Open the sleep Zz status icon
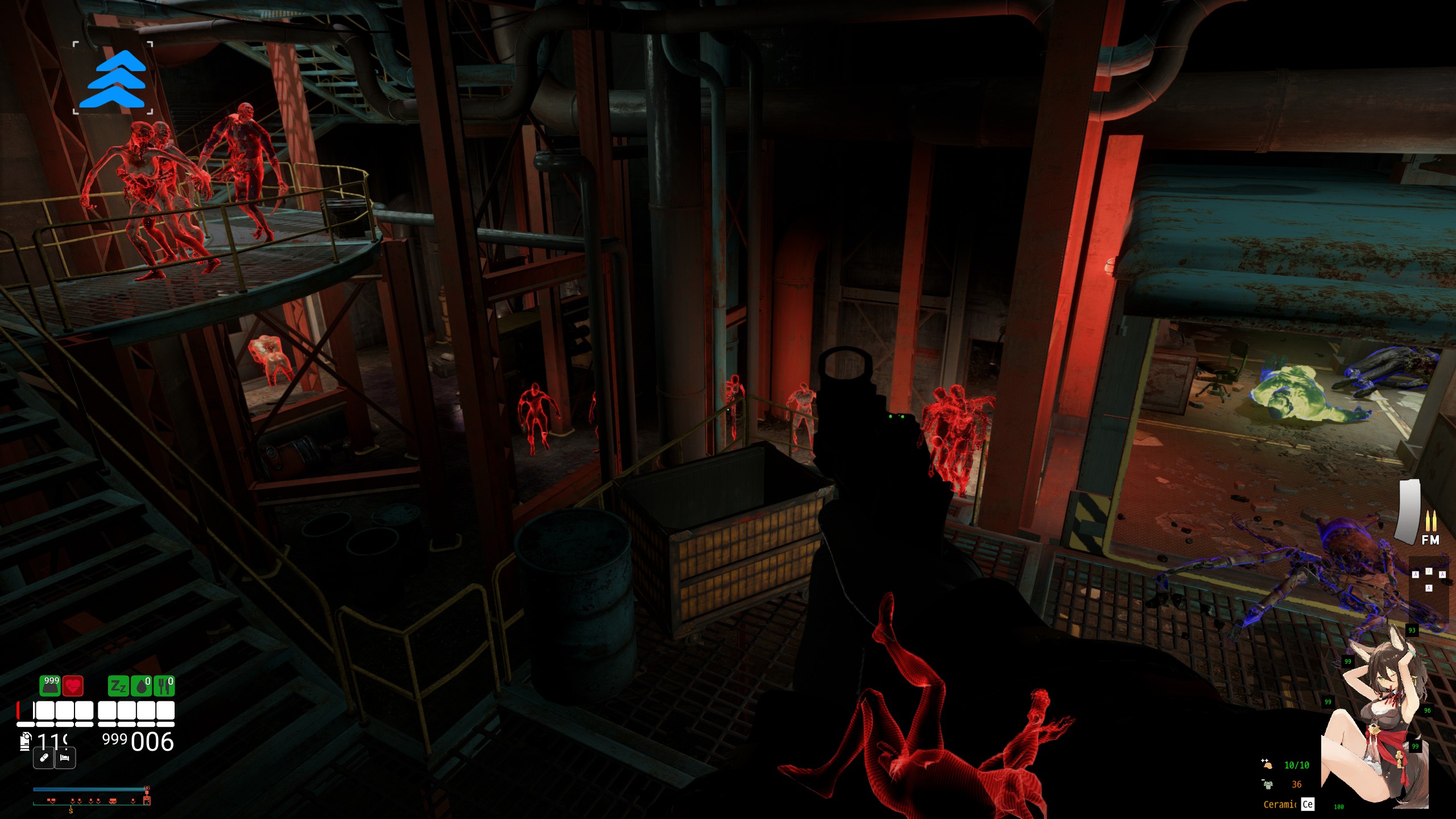Viewport: 1456px width, 819px height. tap(118, 686)
